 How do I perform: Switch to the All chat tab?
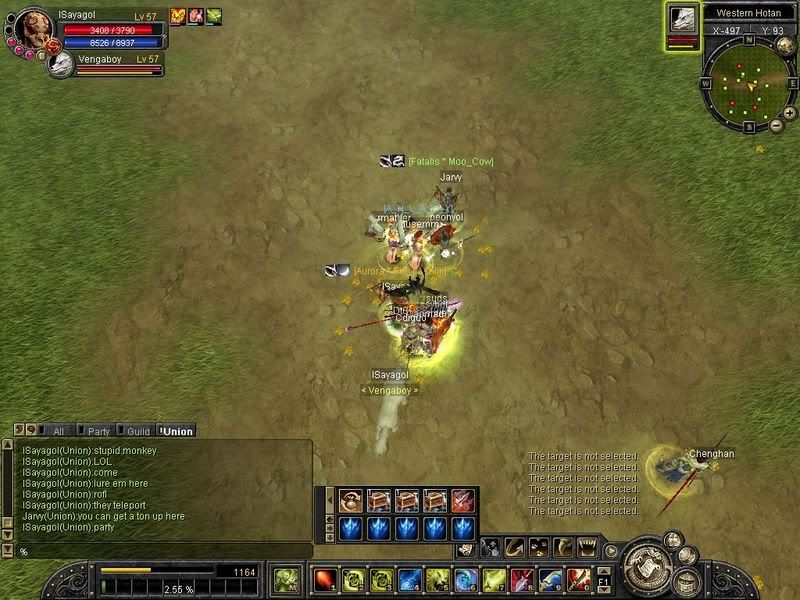point(56,431)
